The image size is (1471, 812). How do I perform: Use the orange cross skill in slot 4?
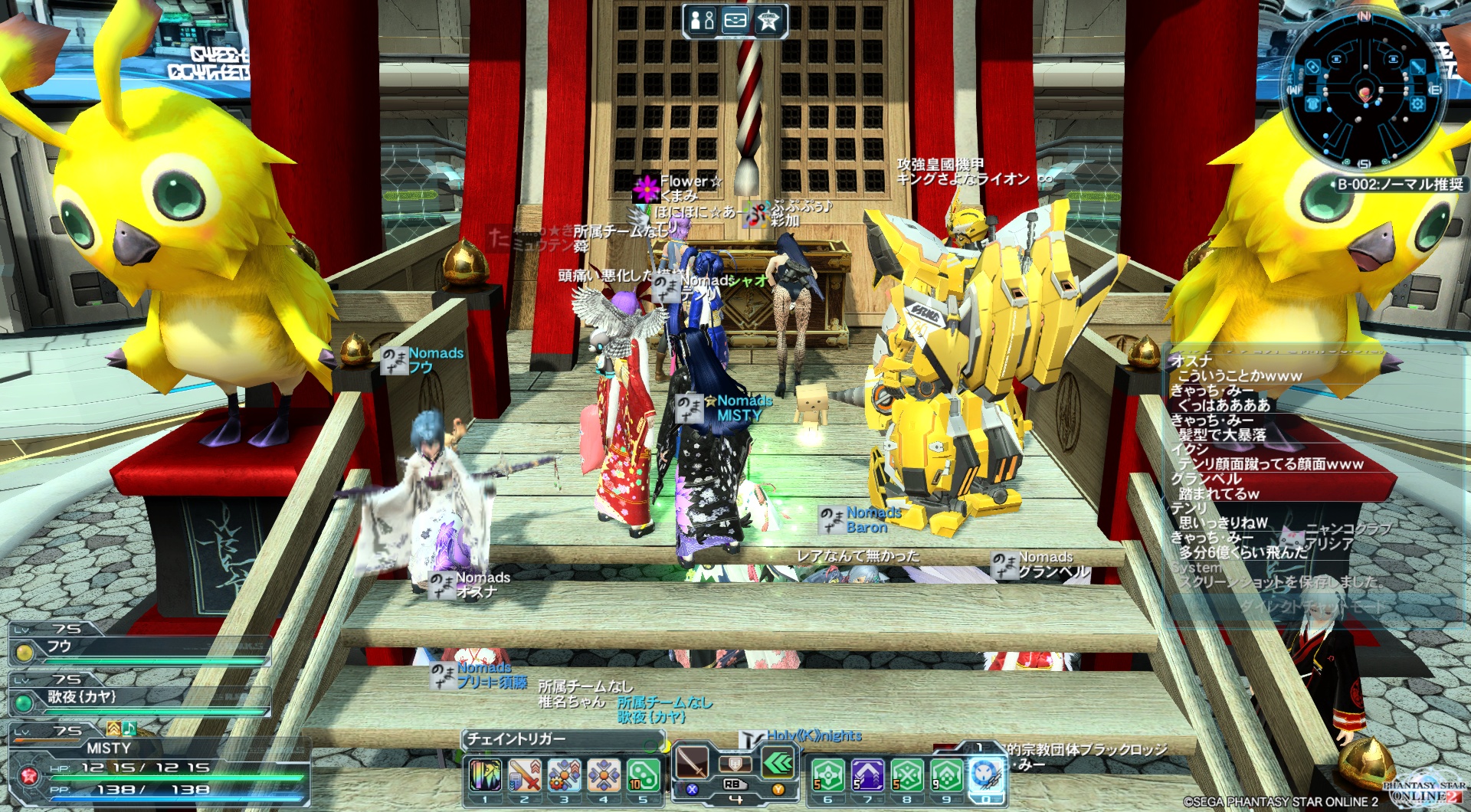(x=604, y=775)
